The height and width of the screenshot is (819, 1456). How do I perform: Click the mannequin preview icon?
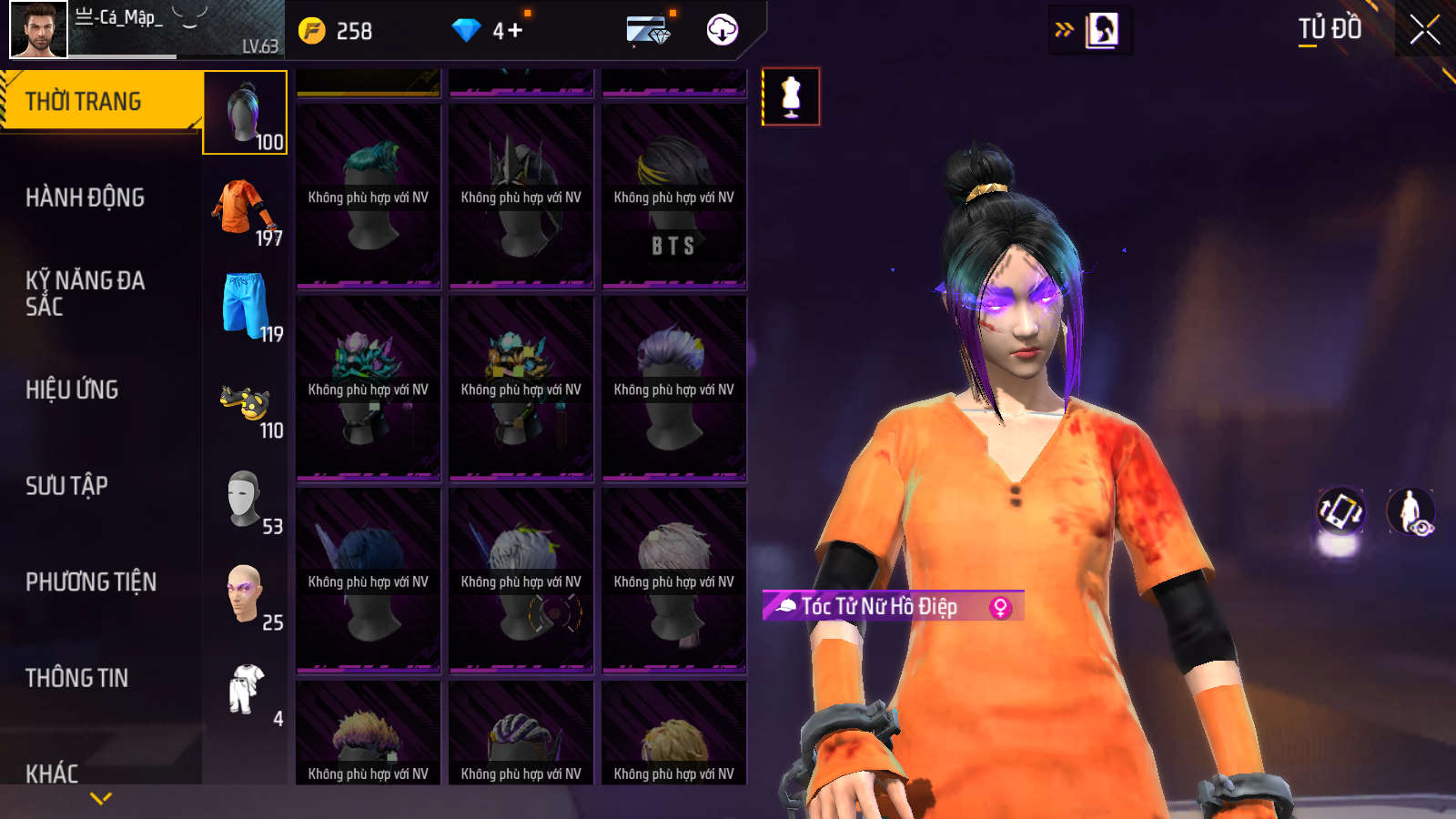(x=791, y=96)
